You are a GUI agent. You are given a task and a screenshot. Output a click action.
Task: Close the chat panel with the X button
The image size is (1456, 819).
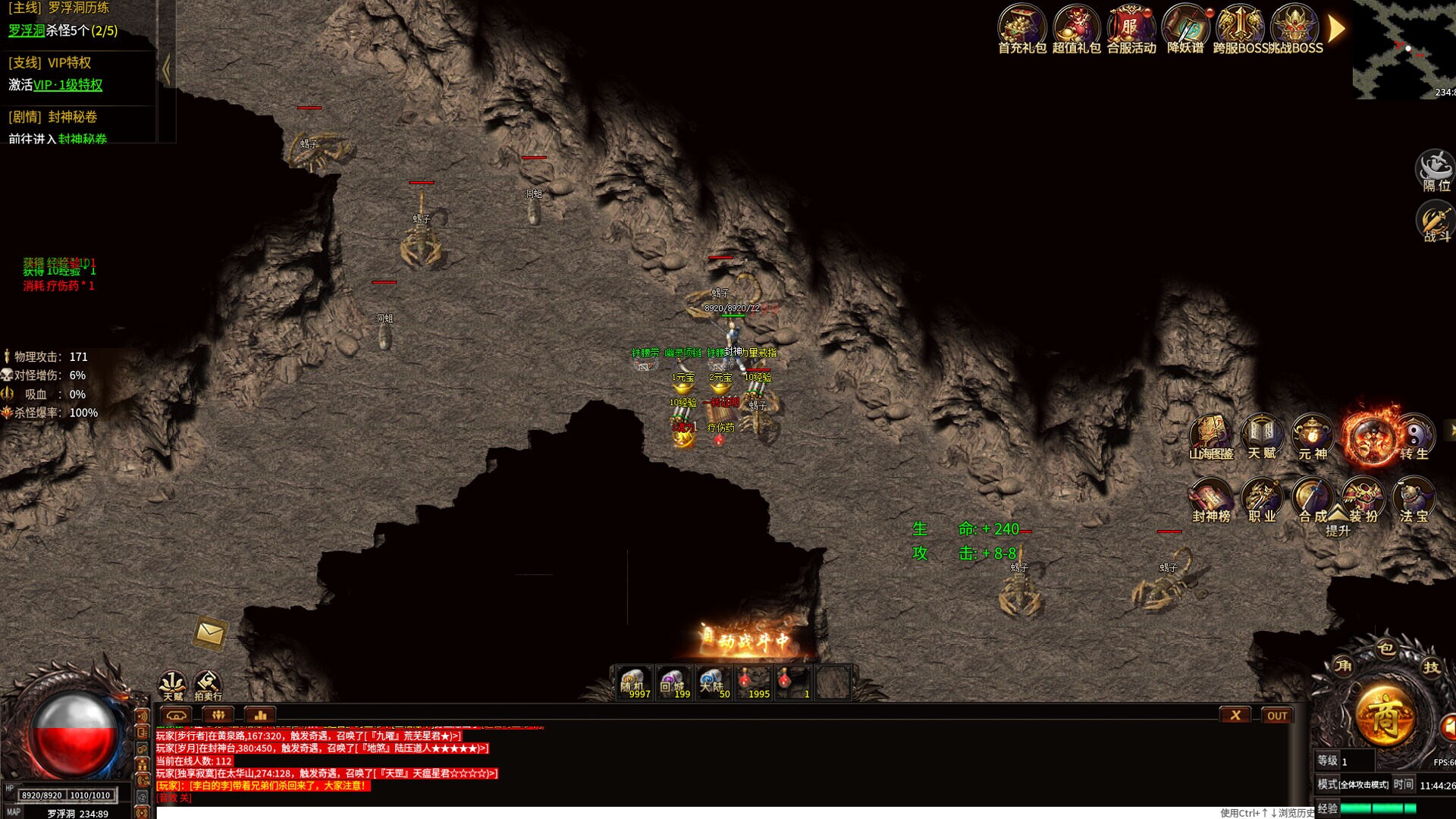point(1235,715)
